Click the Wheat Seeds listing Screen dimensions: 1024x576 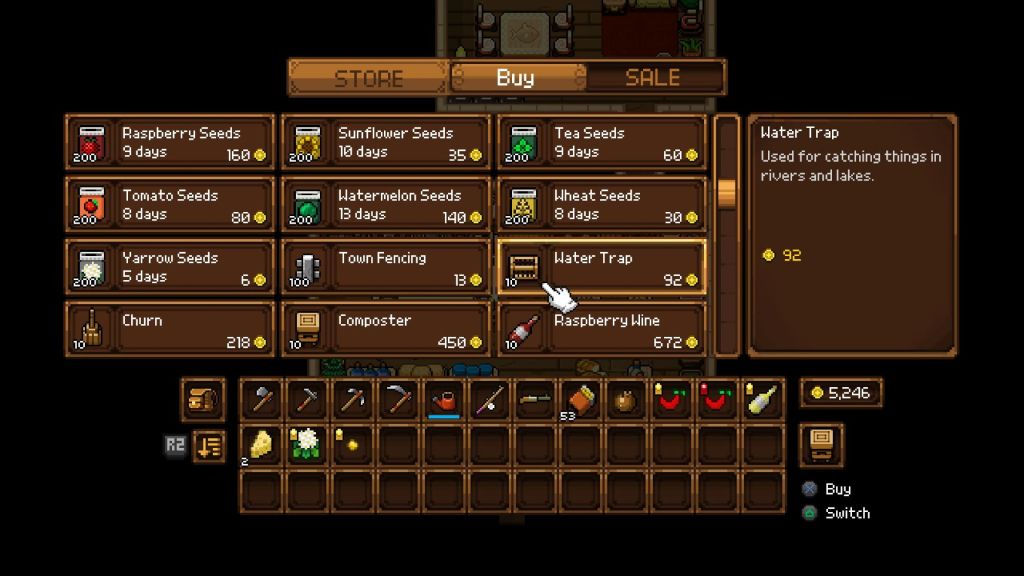click(x=602, y=205)
